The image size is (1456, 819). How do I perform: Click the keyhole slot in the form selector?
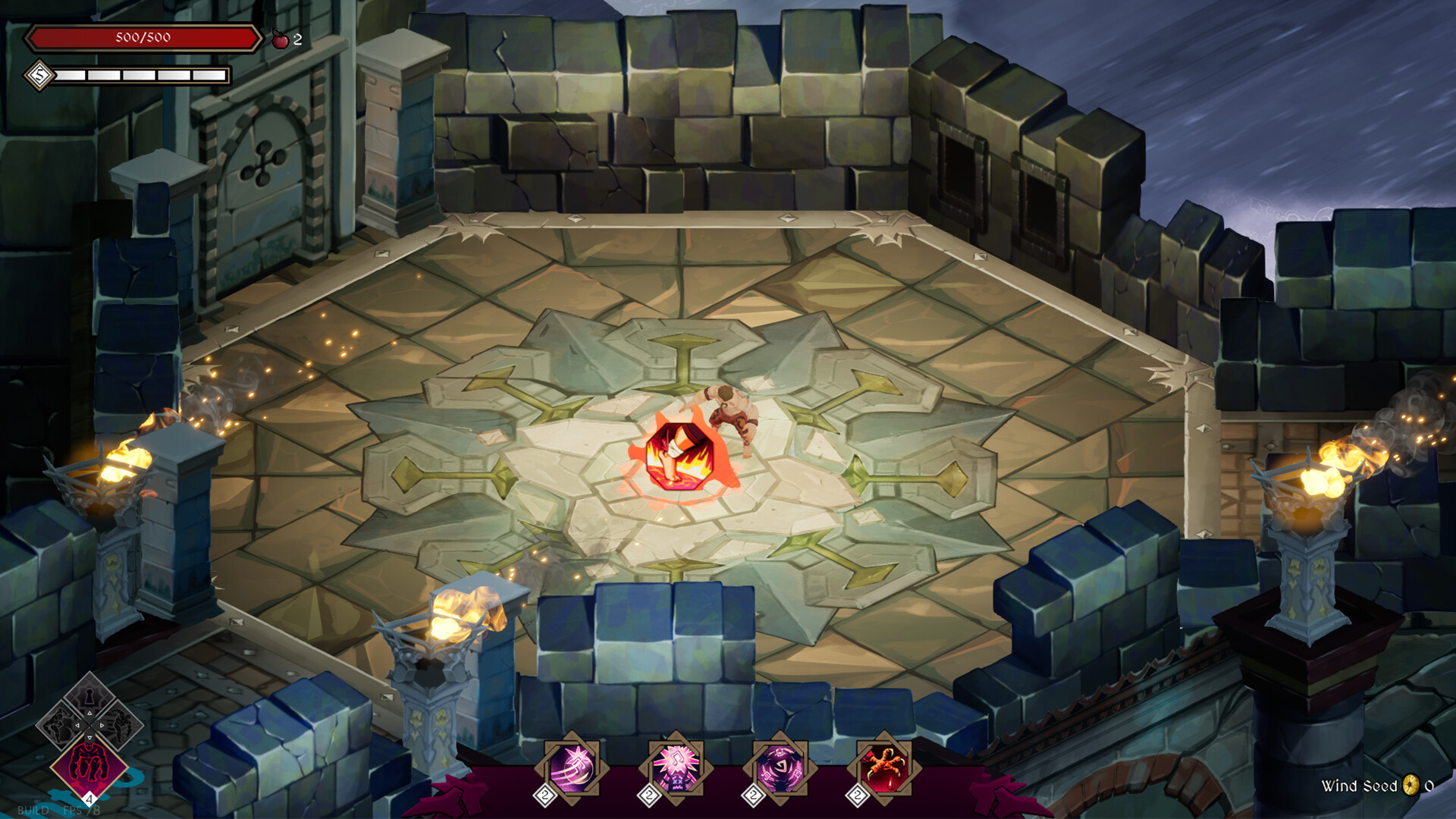[89, 694]
